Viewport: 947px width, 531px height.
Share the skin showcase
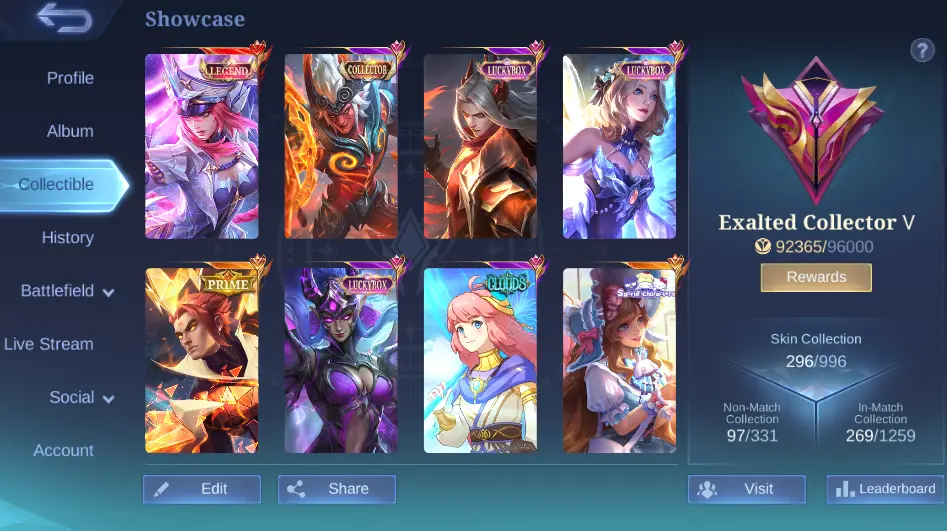337,489
